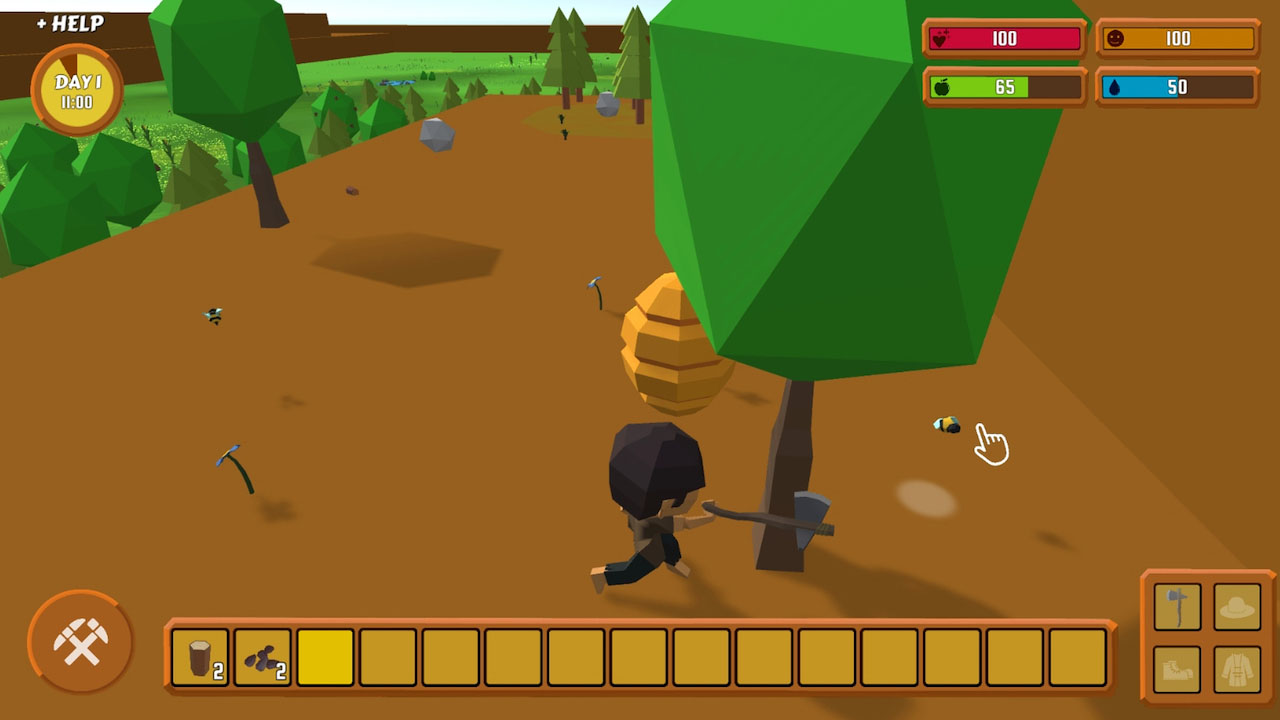Click the happiness face icon
Image resolution: width=1280 pixels, height=720 pixels.
(1118, 38)
